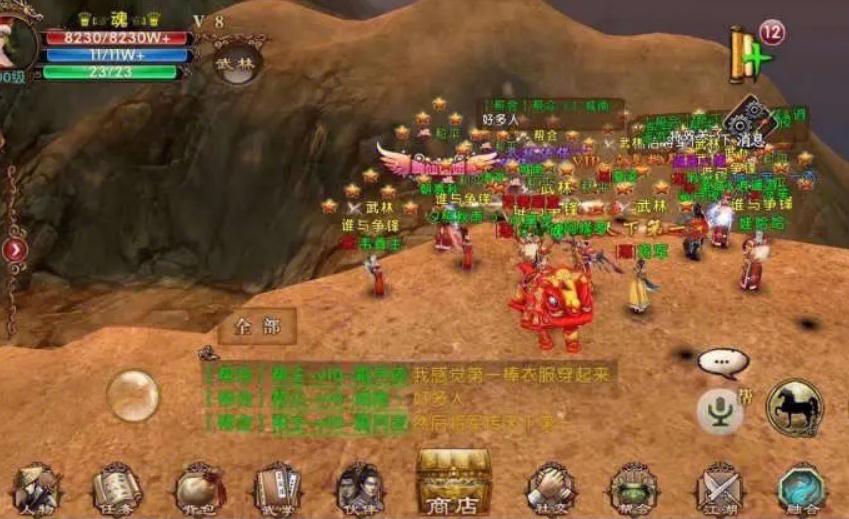This screenshot has height=519, width=849.
Task: Tap the microphone voice chat button
Action: pyautogui.click(x=719, y=410)
